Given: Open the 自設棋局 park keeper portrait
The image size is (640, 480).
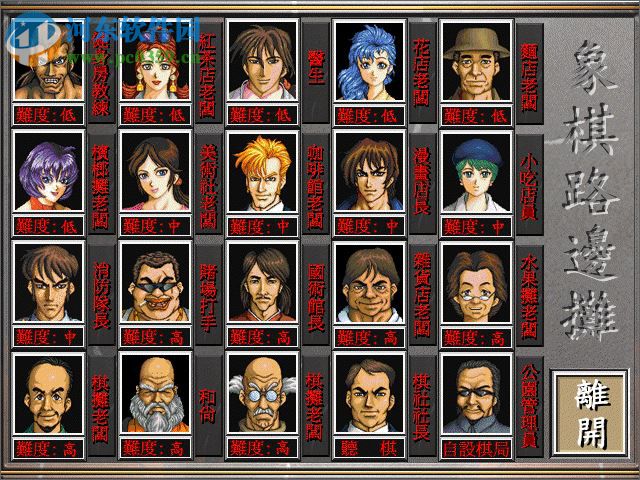Looking at the screenshot, I should coord(476,394).
